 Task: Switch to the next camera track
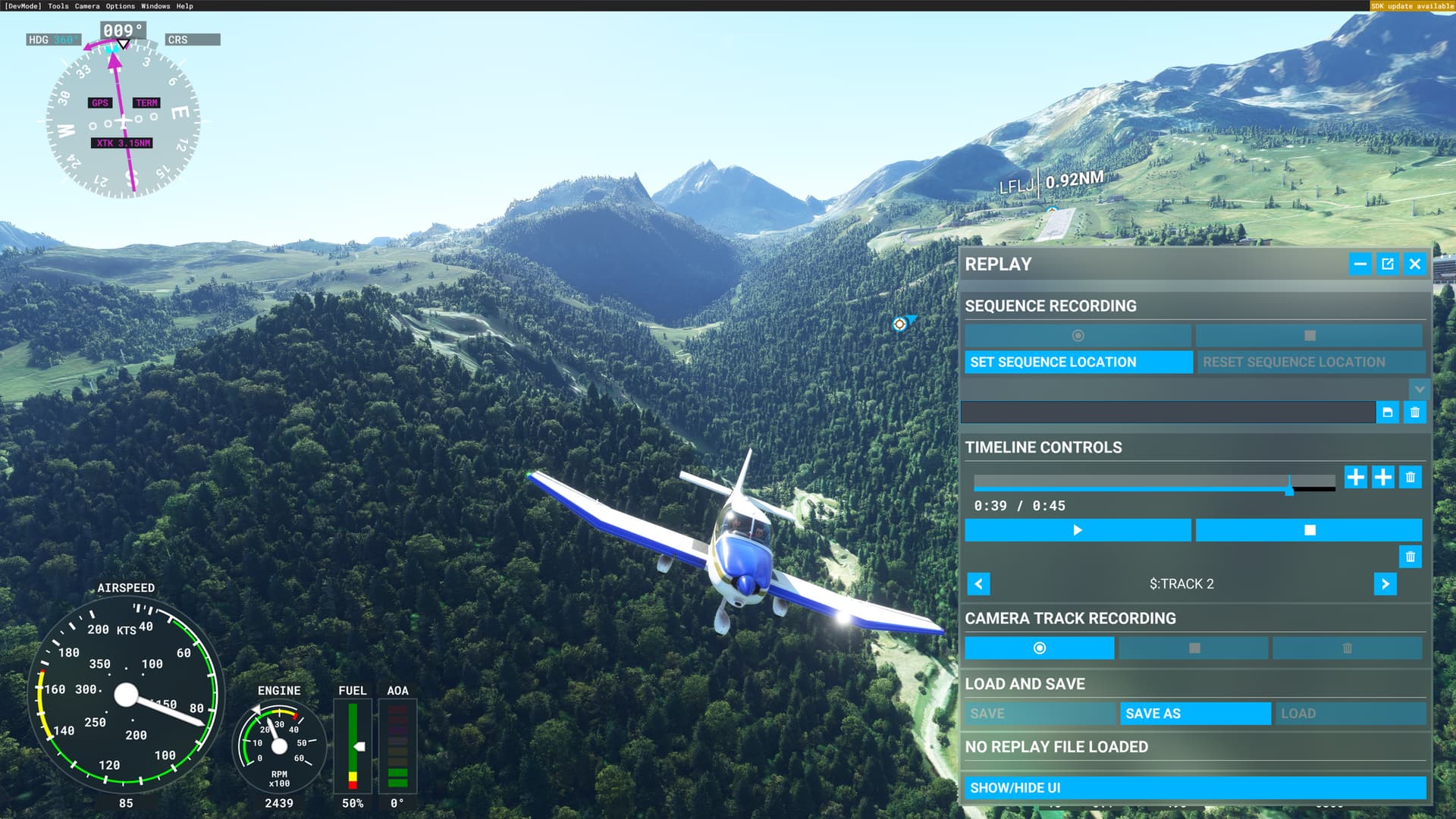pyautogui.click(x=1385, y=584)
